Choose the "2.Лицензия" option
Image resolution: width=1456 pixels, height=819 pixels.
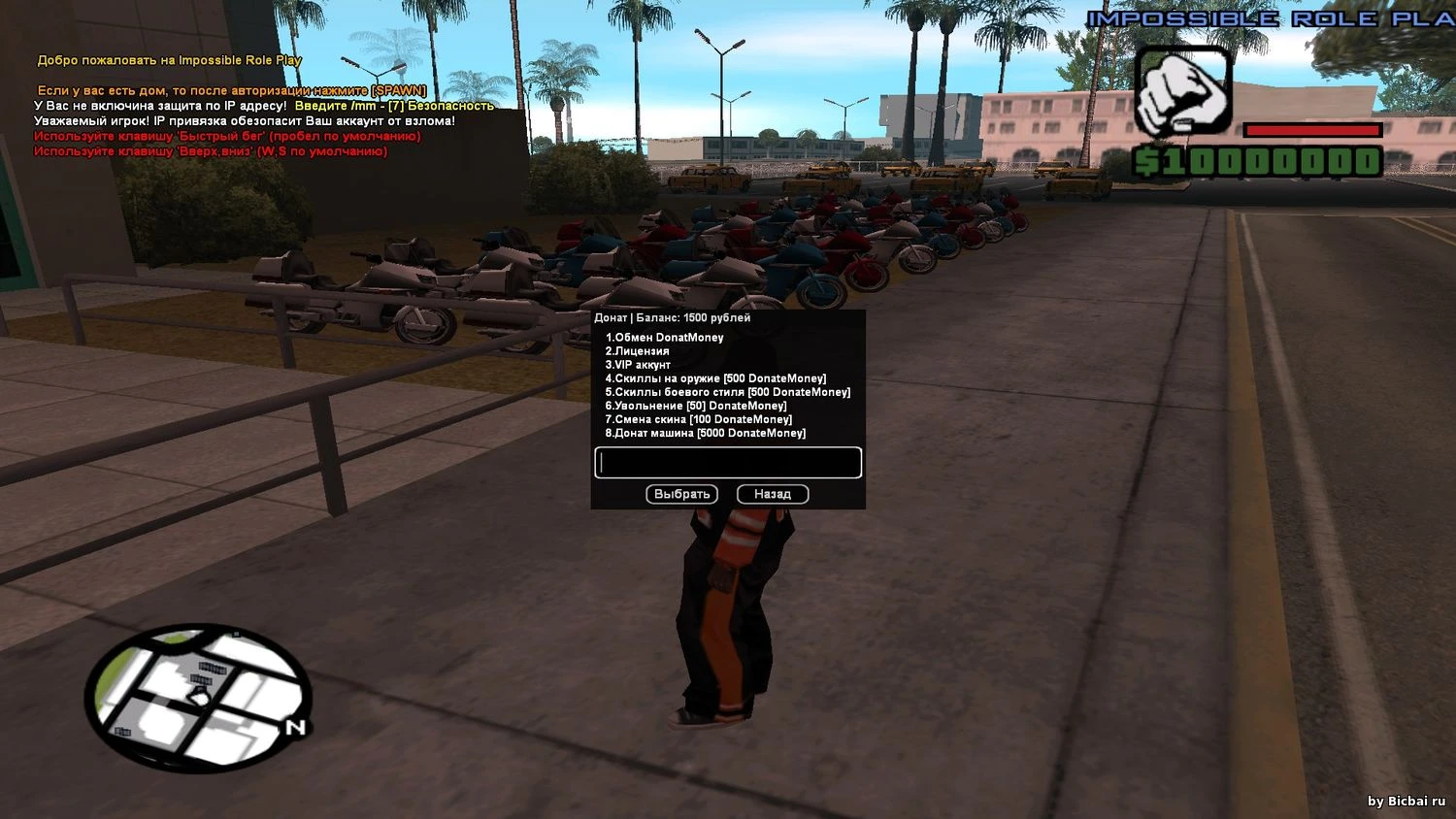[x=638, y=351]
